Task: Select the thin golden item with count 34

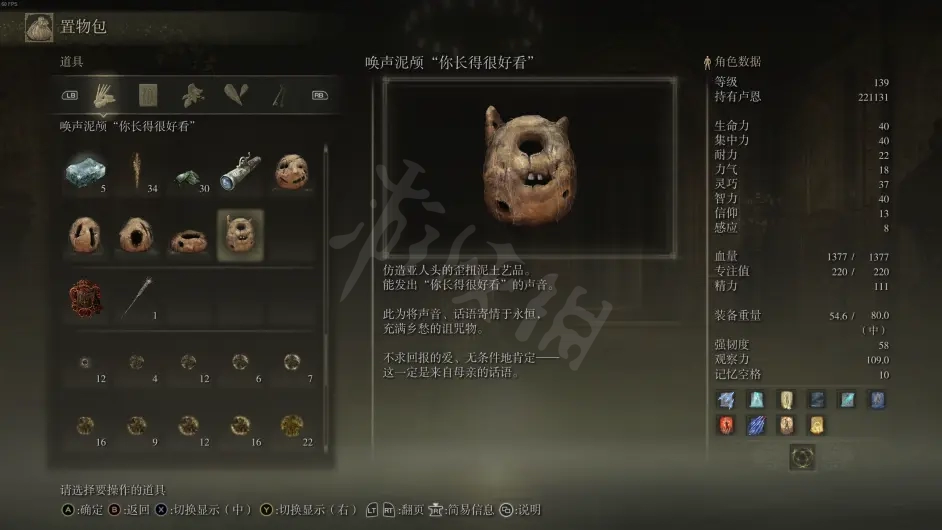Action: (136, 171)
